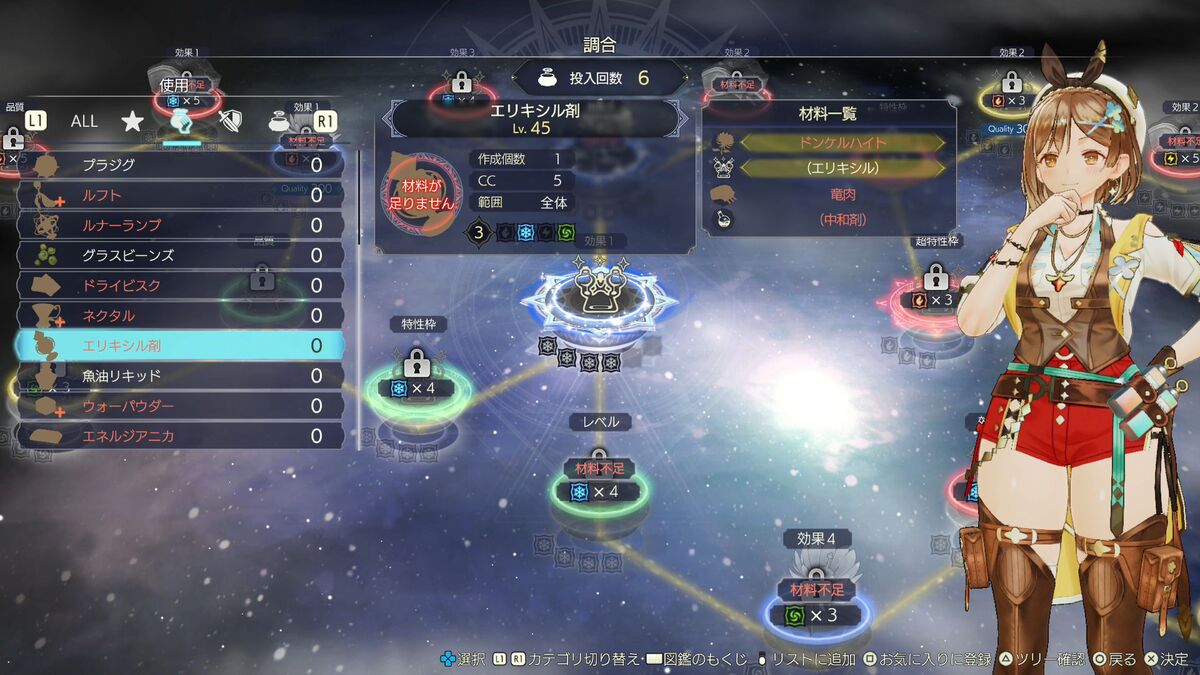Select グラスビーンズ from the list

click(x=180, y=255)
